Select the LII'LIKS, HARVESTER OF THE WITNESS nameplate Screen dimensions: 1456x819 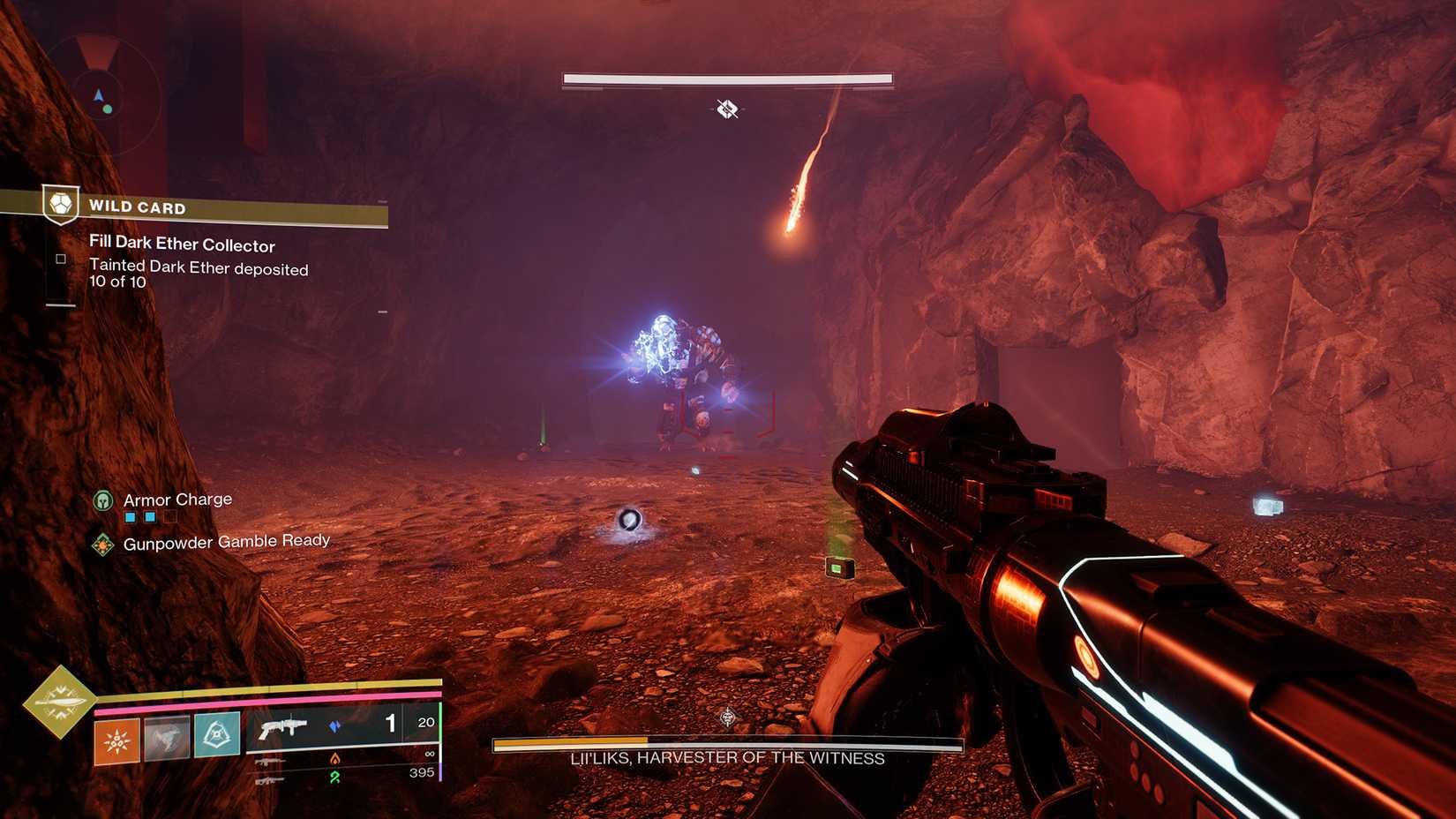(x=727, y=757)
